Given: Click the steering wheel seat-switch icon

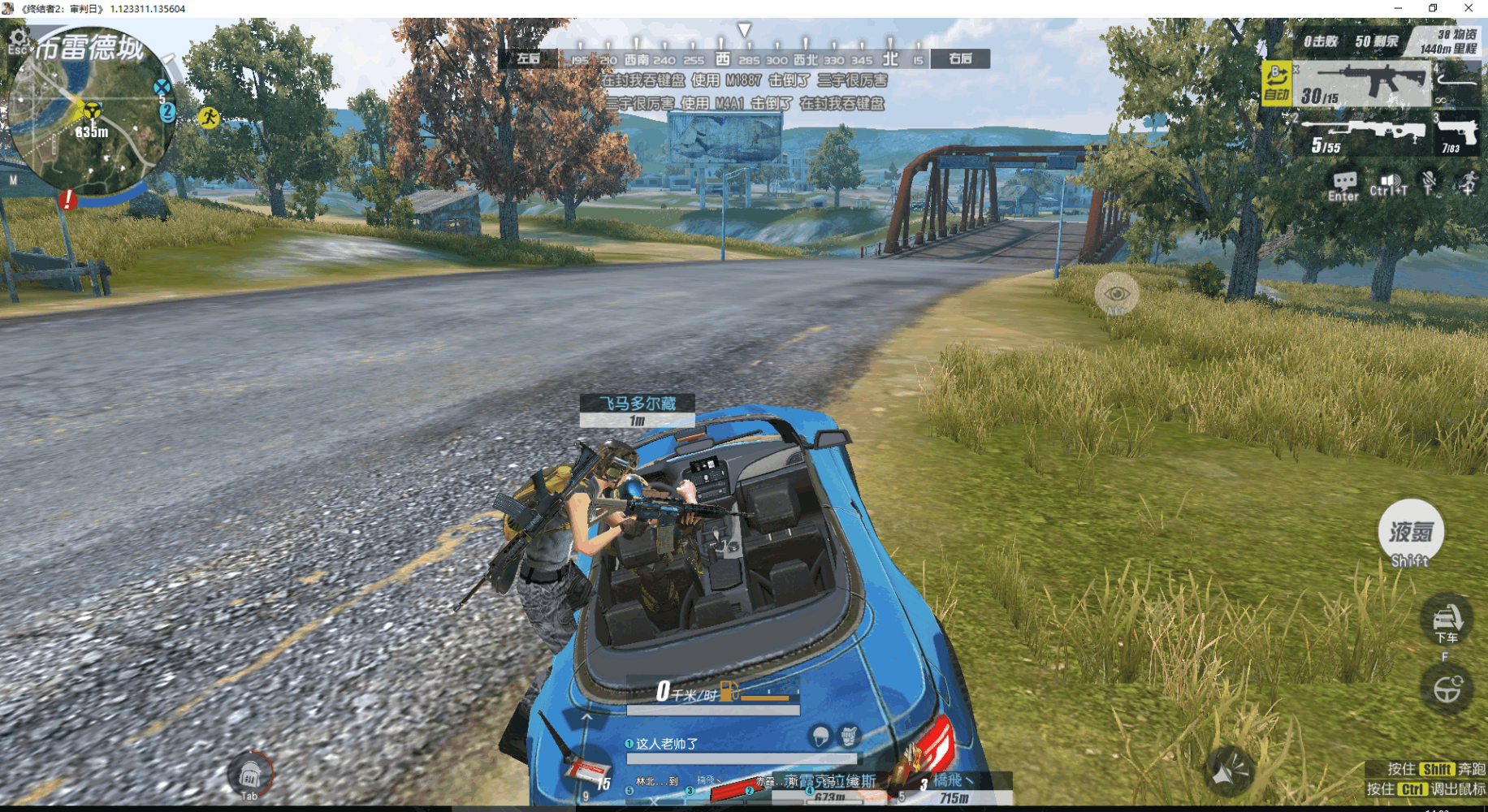Looking at the screenshot, I should coord(1447,690).
